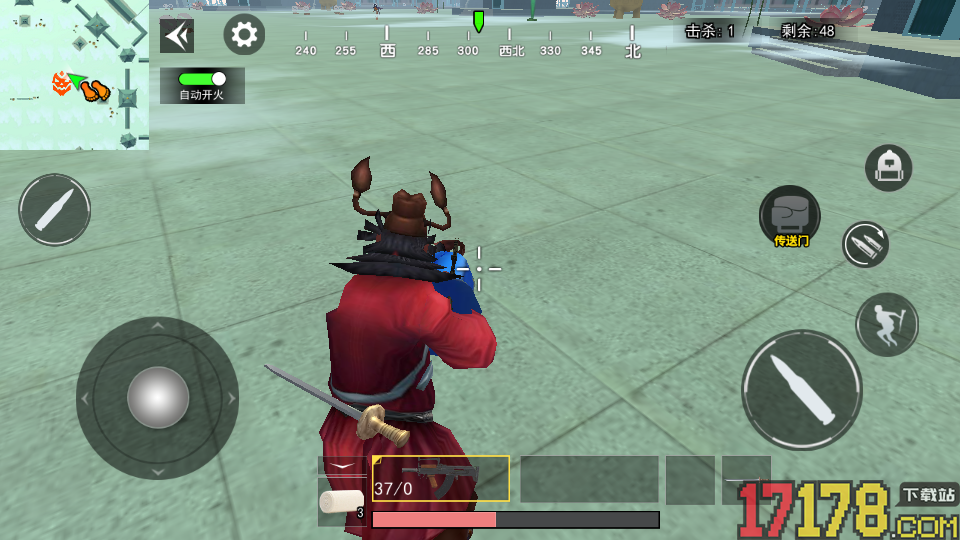Viewport: 960px width, 540px height.
Task: Activate the 传送门 portal skill
Action: [x=789, y=216]
